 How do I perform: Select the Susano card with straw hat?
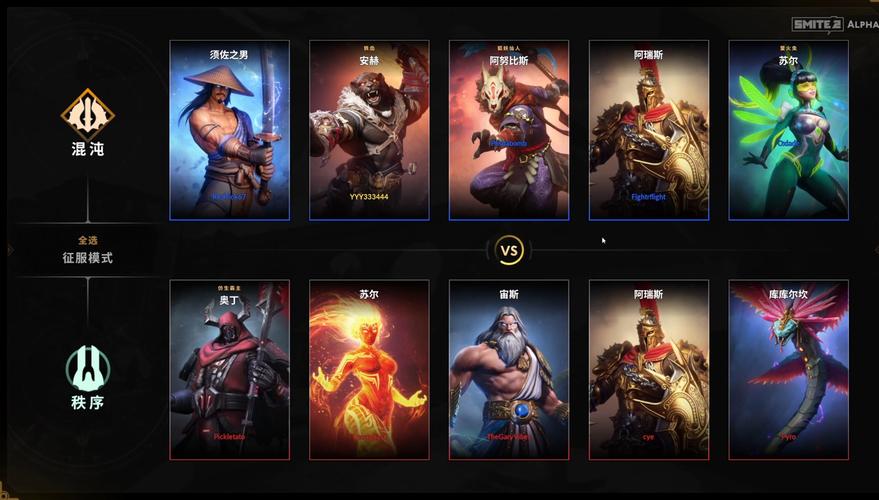click(x=229, y=130)
